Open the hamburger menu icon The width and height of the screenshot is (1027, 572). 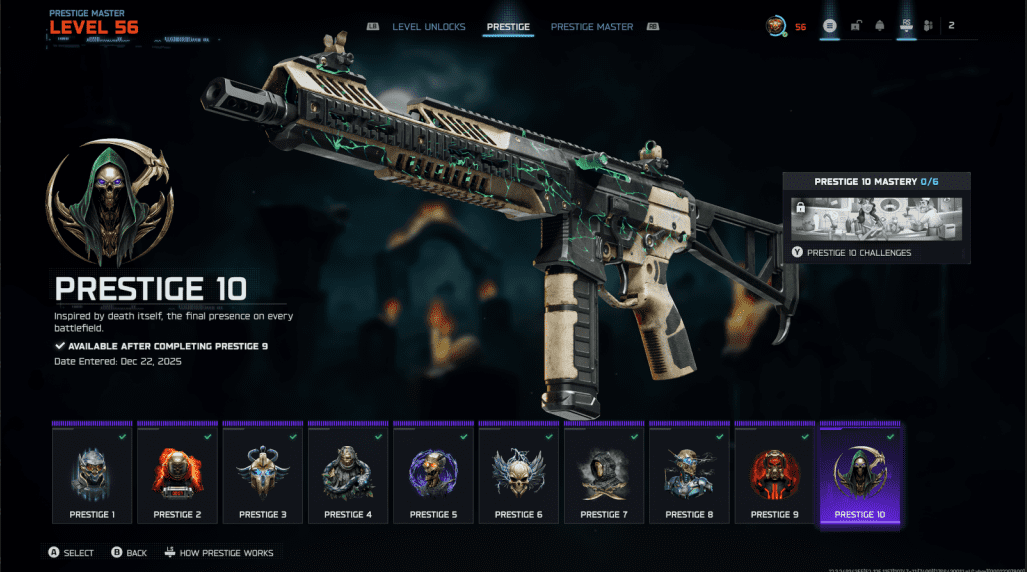(x=830, y=26)
